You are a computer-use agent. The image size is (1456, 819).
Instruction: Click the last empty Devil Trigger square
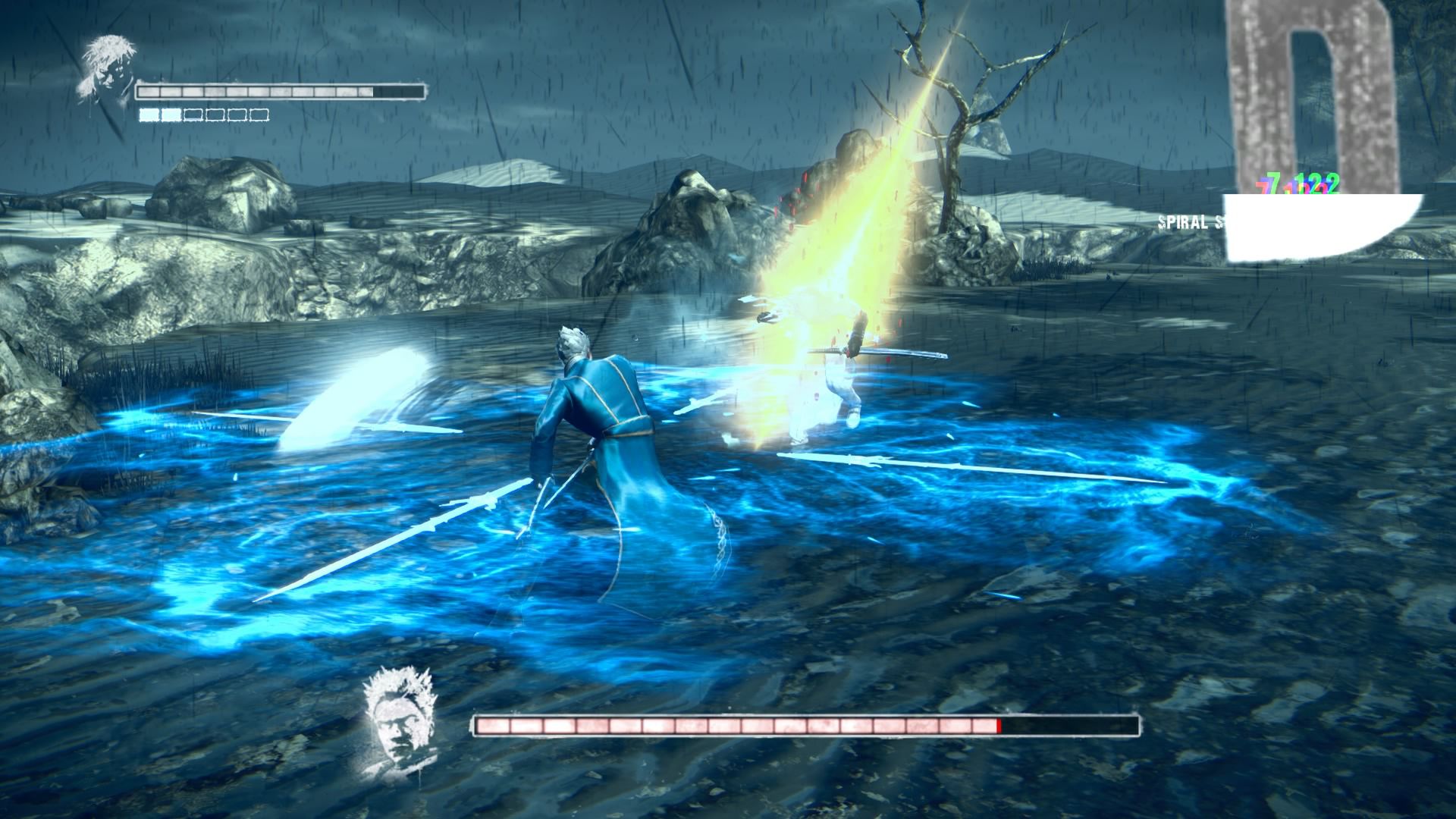[x=259, y=114]
